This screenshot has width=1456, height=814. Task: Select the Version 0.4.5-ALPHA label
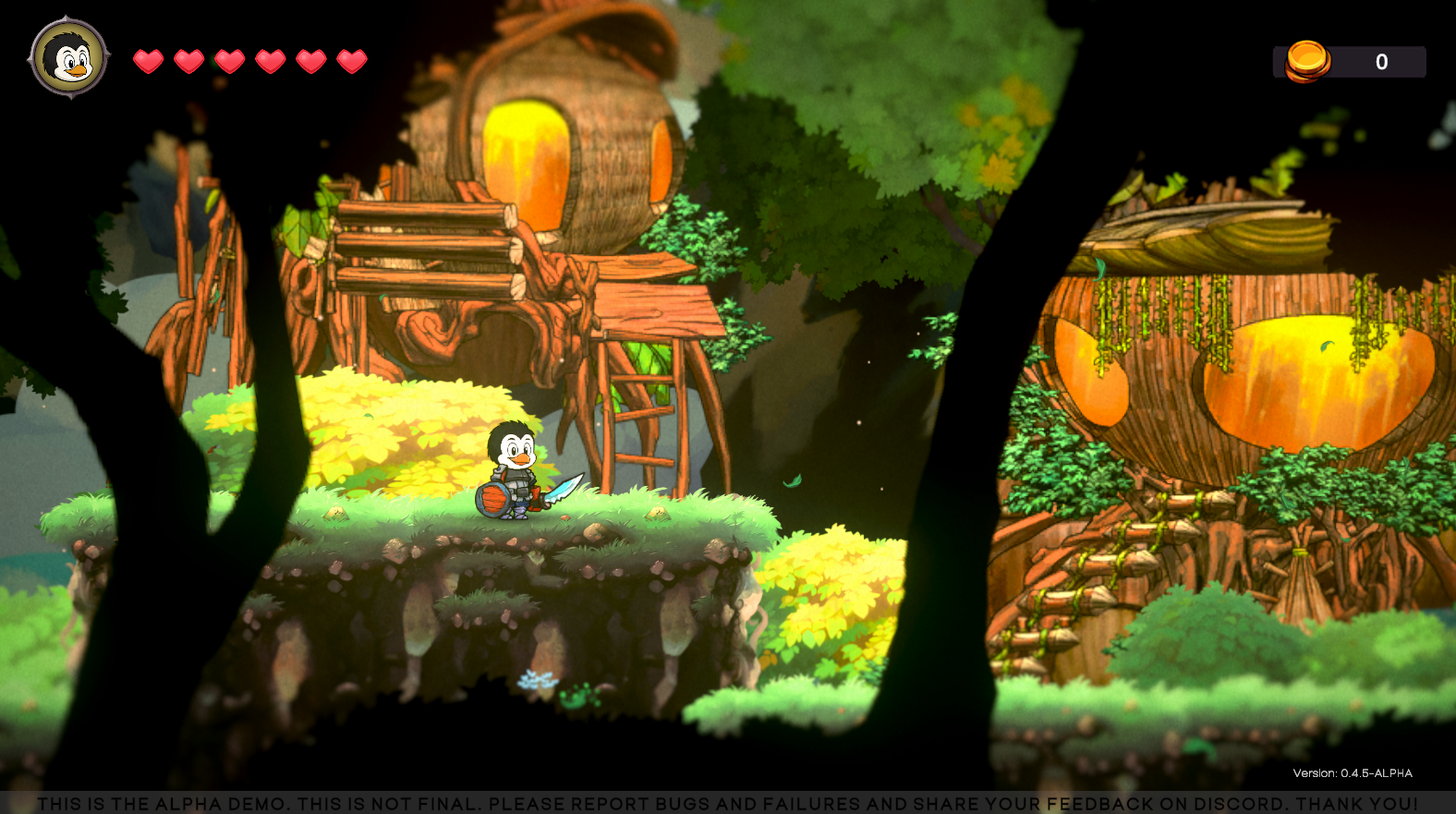tap(1353, 773)
